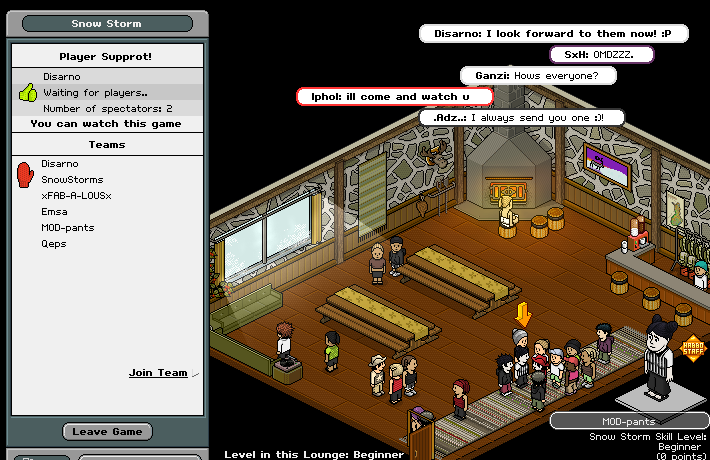Join the team via Join Team link
This screenshot has height=460, width=710.
point(158,373)
